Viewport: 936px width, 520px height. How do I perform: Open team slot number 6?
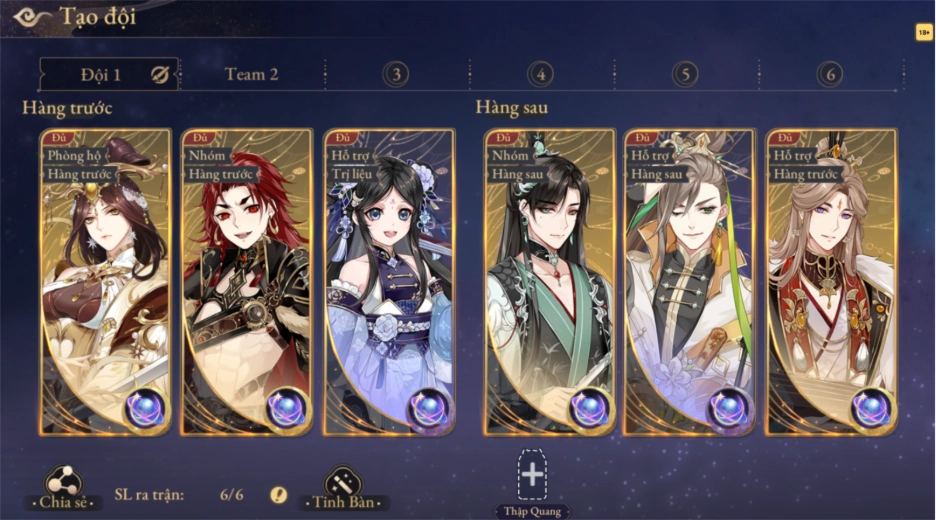tap(829, 74)
